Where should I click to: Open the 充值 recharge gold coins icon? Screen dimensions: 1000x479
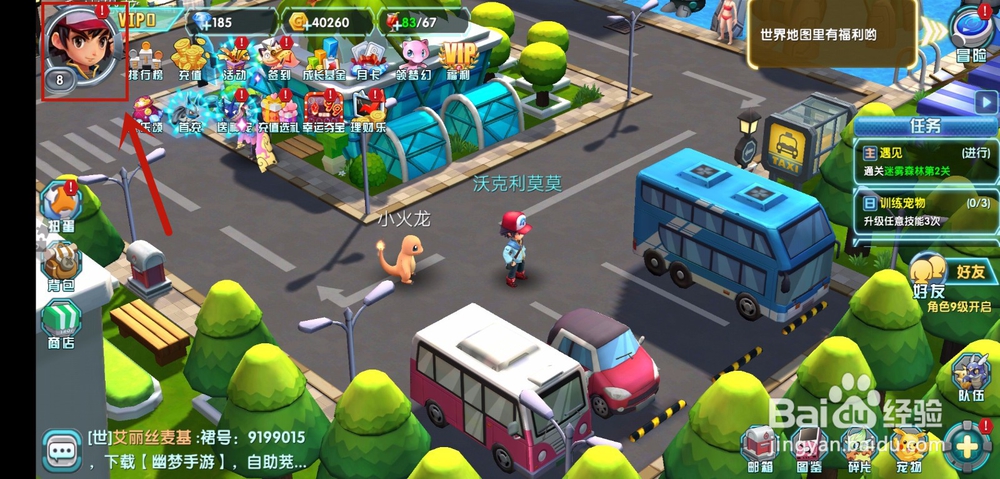191,58
